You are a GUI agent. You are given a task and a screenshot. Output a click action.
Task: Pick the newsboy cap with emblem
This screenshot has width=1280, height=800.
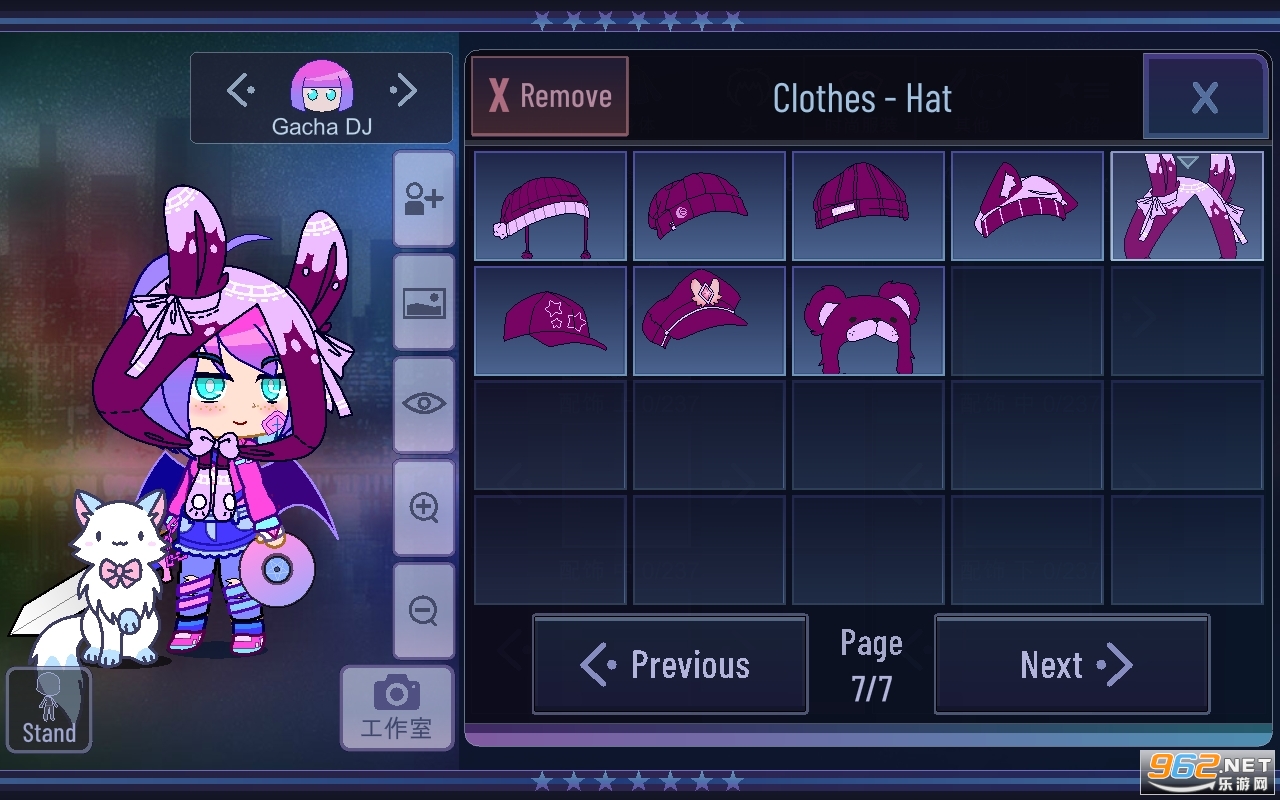709,321
